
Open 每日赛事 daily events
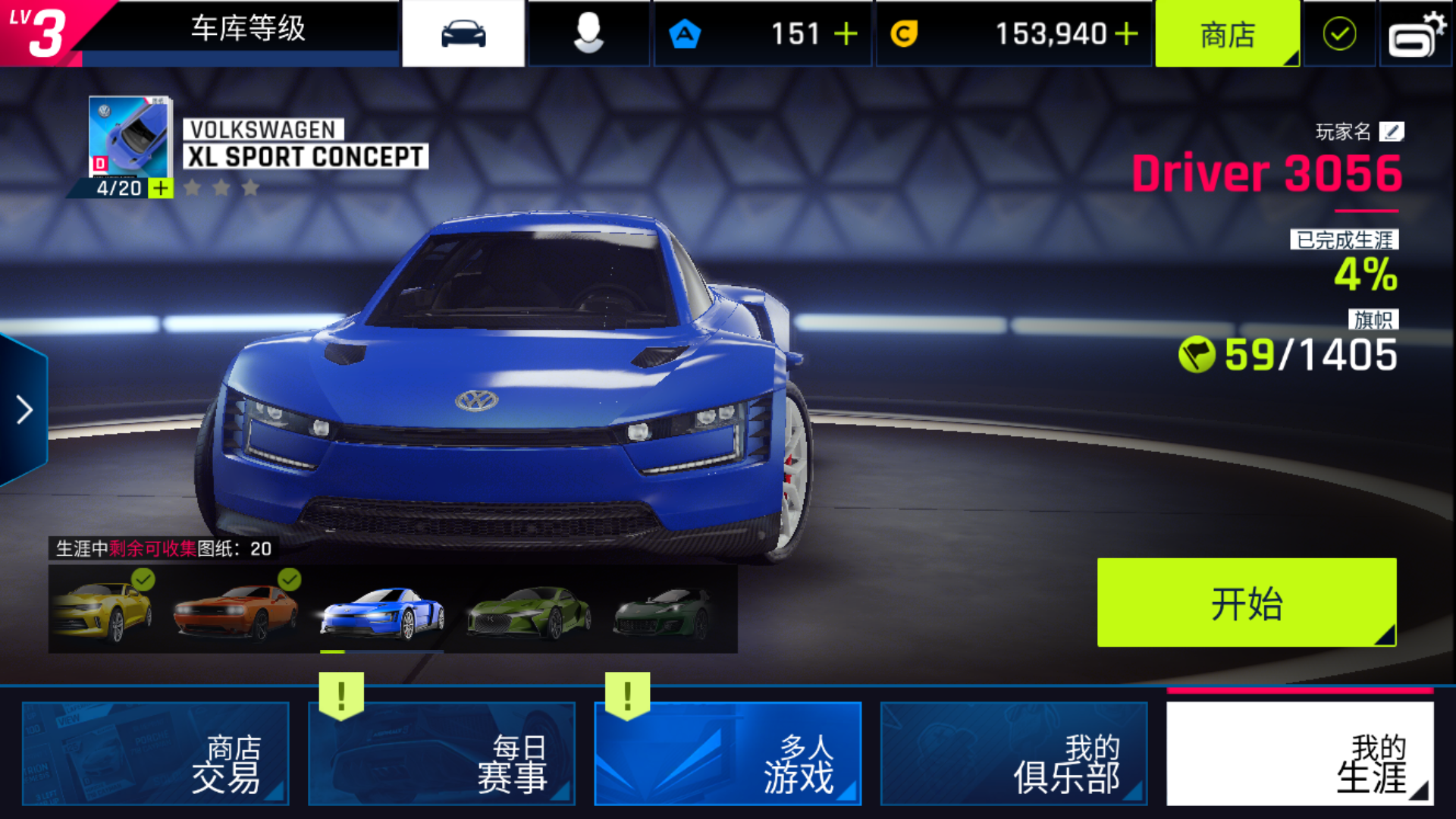click(441, 753)
